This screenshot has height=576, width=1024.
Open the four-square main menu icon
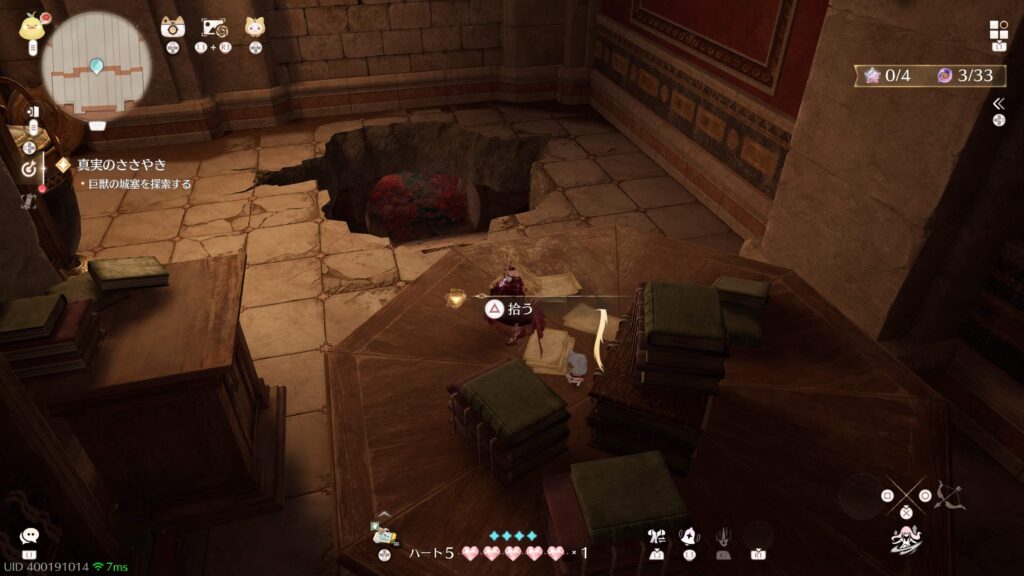[999, 30]
